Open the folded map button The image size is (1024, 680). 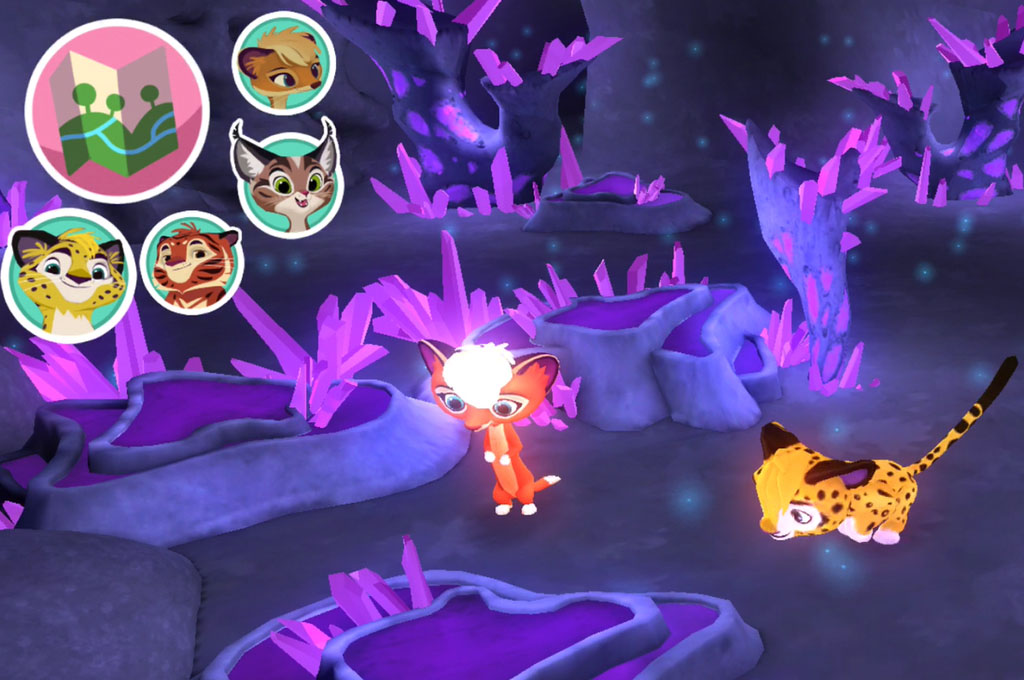coord(116,110)
